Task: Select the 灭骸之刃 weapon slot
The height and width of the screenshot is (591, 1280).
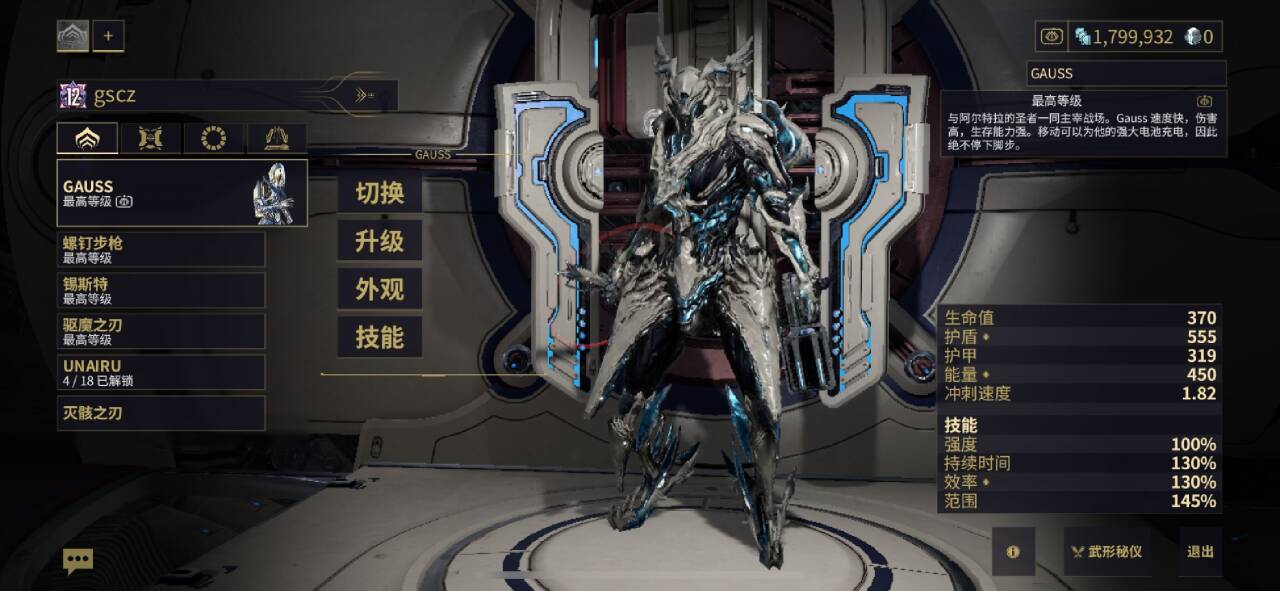Action: pos(161,413)
